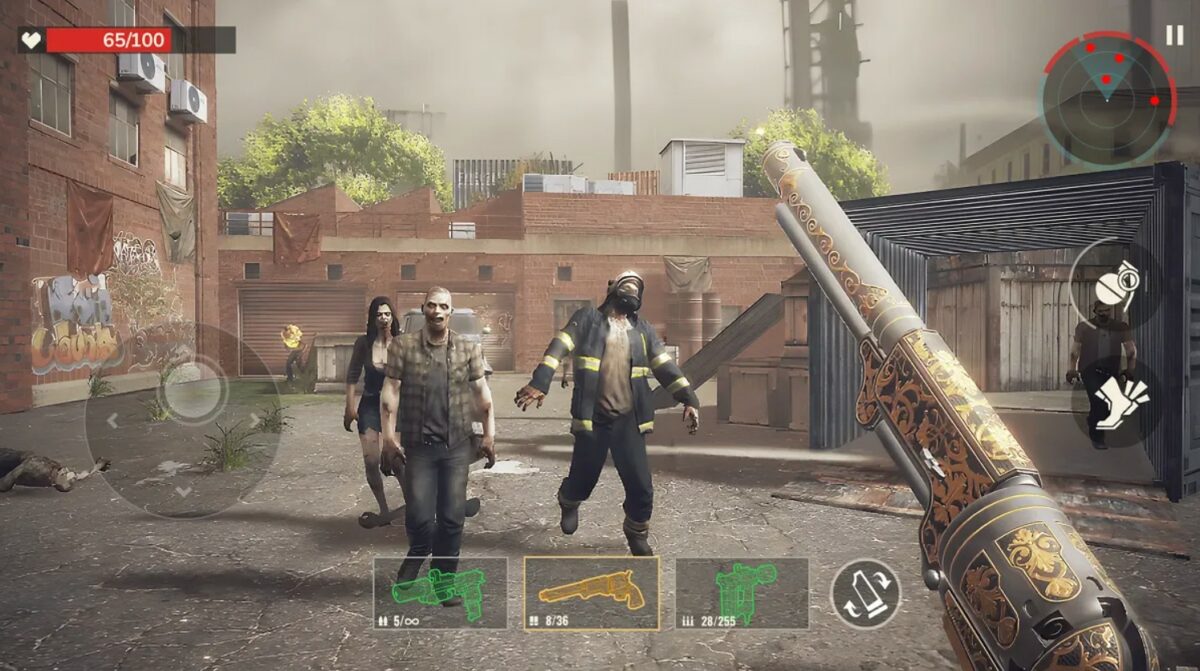Screen dimensions: 1200x671
Task: Touch the virtual movement joystick
Action: coord(191,394)
